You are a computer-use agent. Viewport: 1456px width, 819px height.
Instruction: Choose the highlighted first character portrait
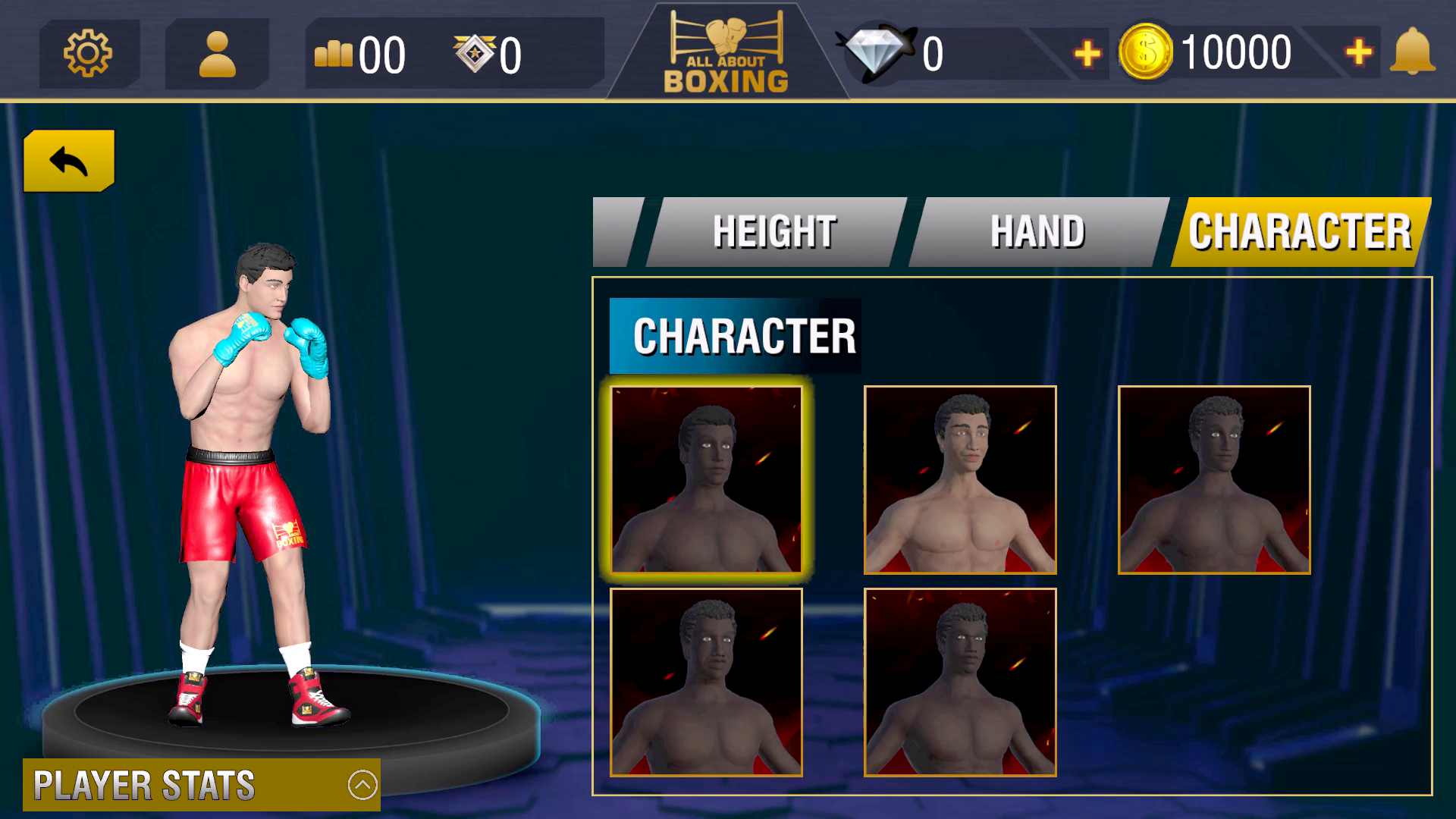[x=706, y=479]
